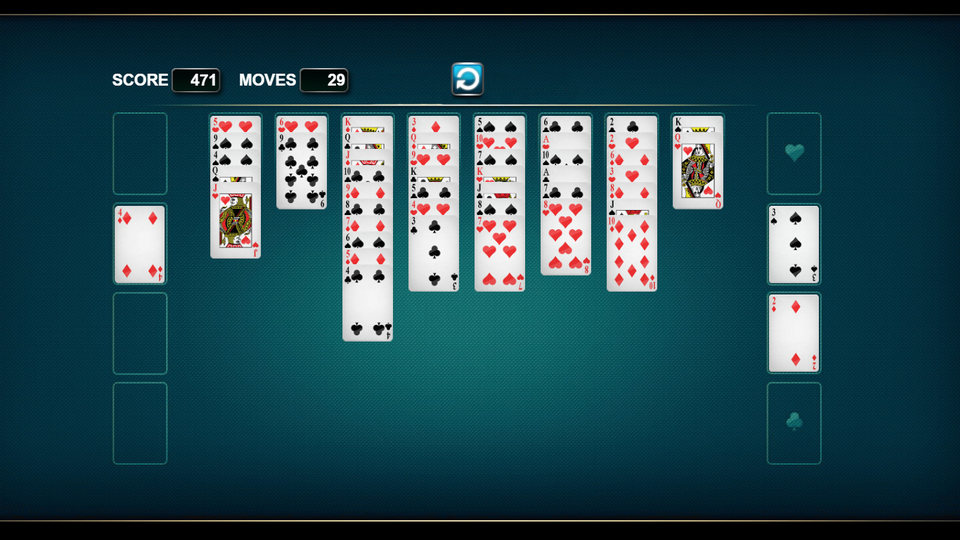Click the empty clubs foundation pile
The image size is (960, 540).
(794, 422)
